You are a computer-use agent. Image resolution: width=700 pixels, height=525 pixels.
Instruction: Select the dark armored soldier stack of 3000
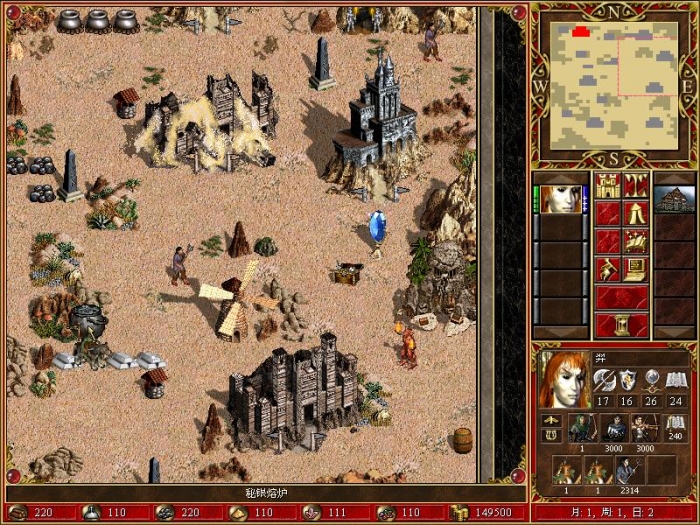pos(611,428)
